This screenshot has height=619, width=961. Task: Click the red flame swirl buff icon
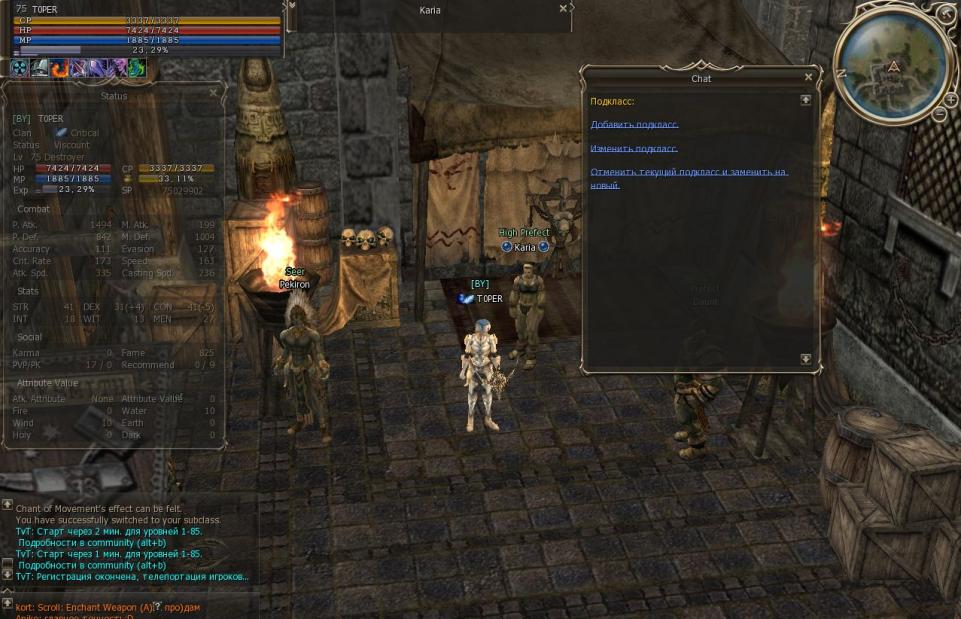click(59, 68)
